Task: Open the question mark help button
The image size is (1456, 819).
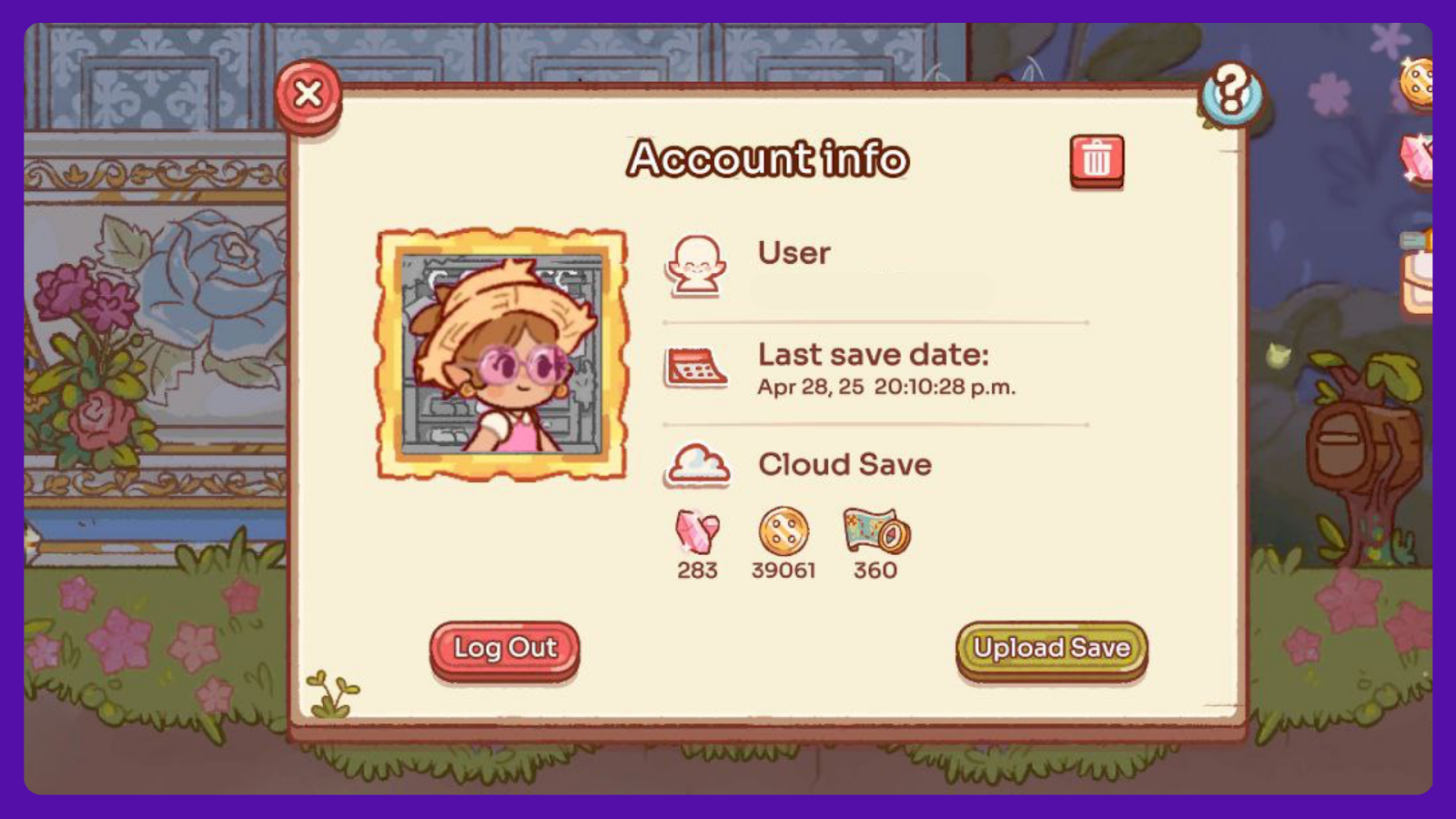Action: [x=1230, y=93]
